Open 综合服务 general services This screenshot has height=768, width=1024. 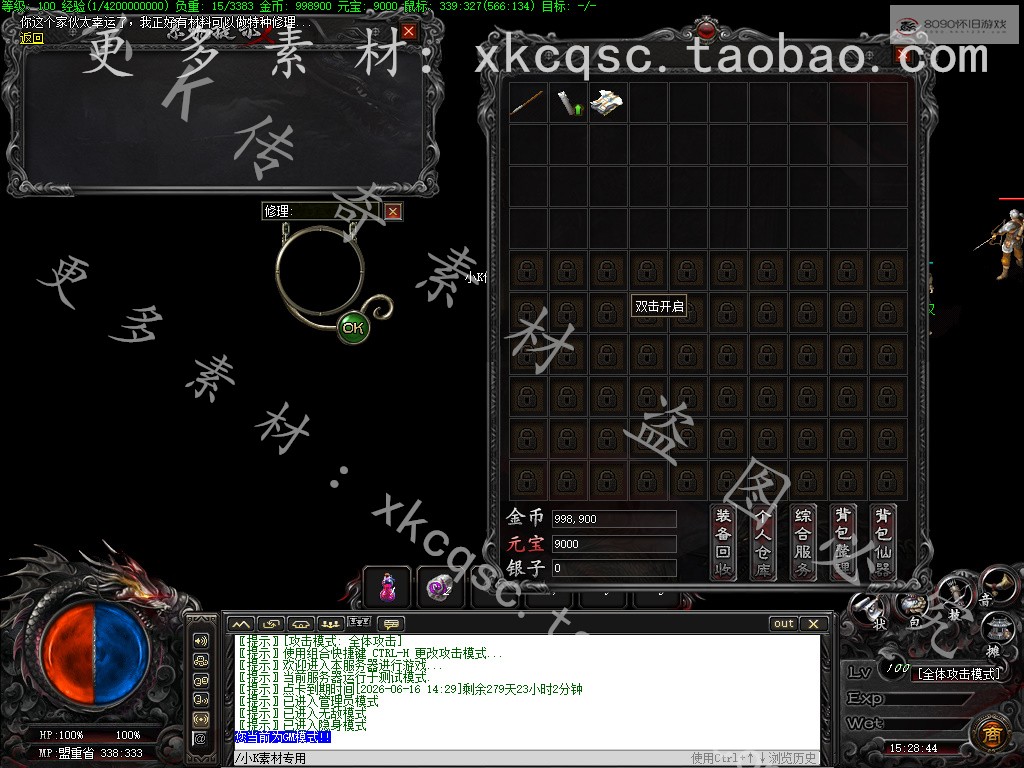[x=803, y=542]
